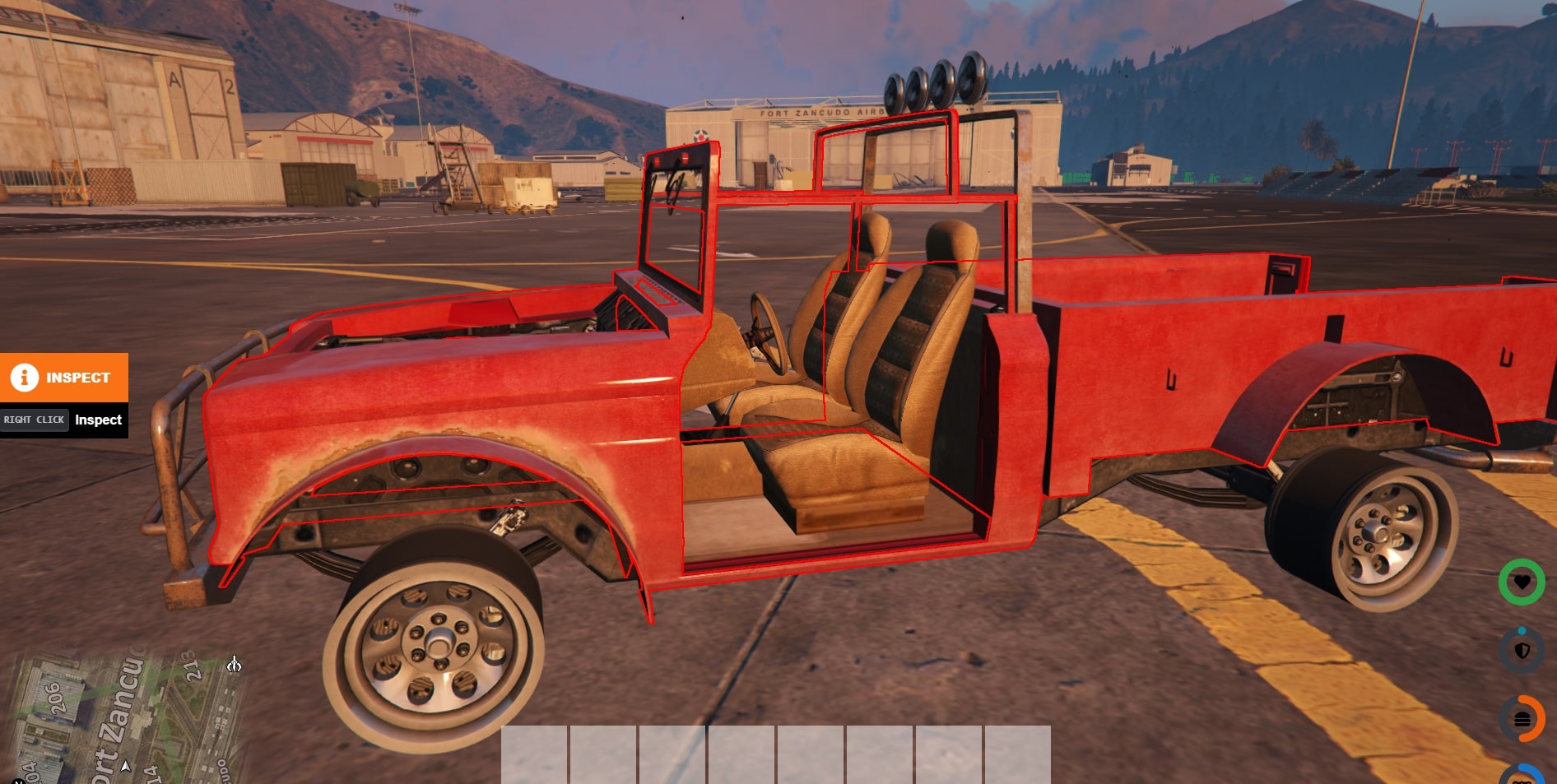Viewport: 1557px width, 784px height.
Task: Open the Fort Zancudo minimap
Action: [123, 714]
